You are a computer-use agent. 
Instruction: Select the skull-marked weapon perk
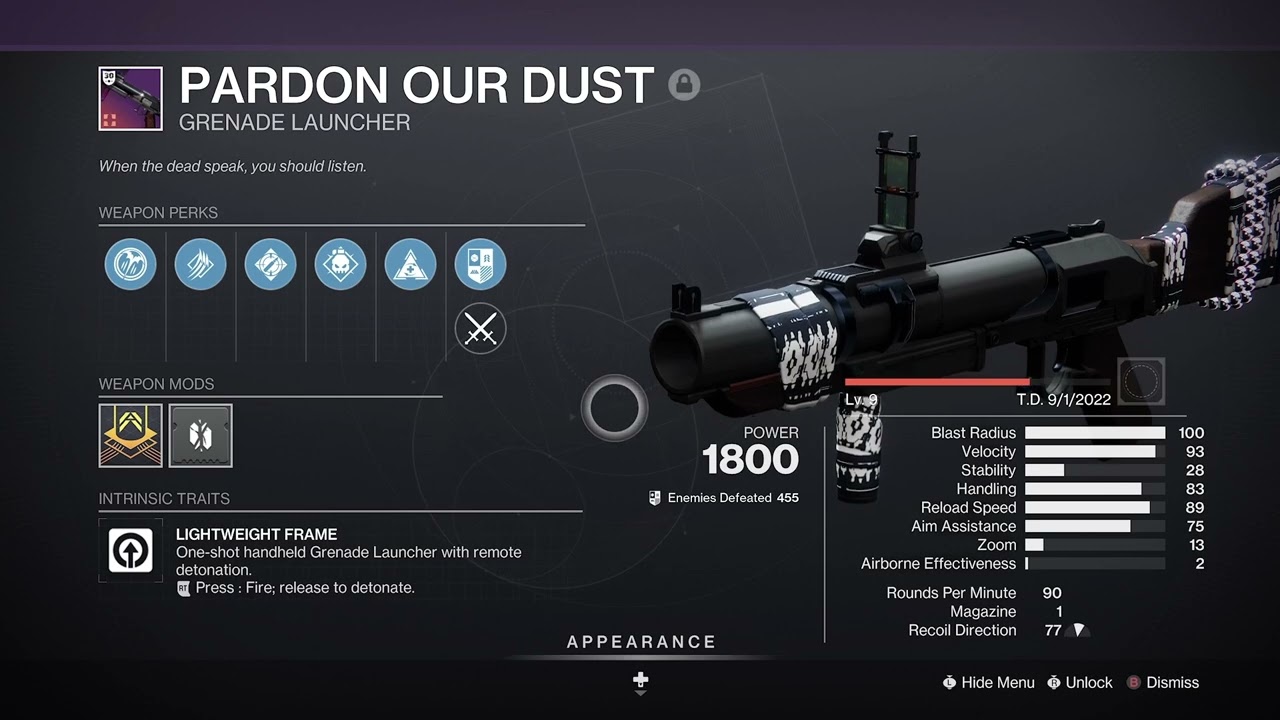(340, 264)
